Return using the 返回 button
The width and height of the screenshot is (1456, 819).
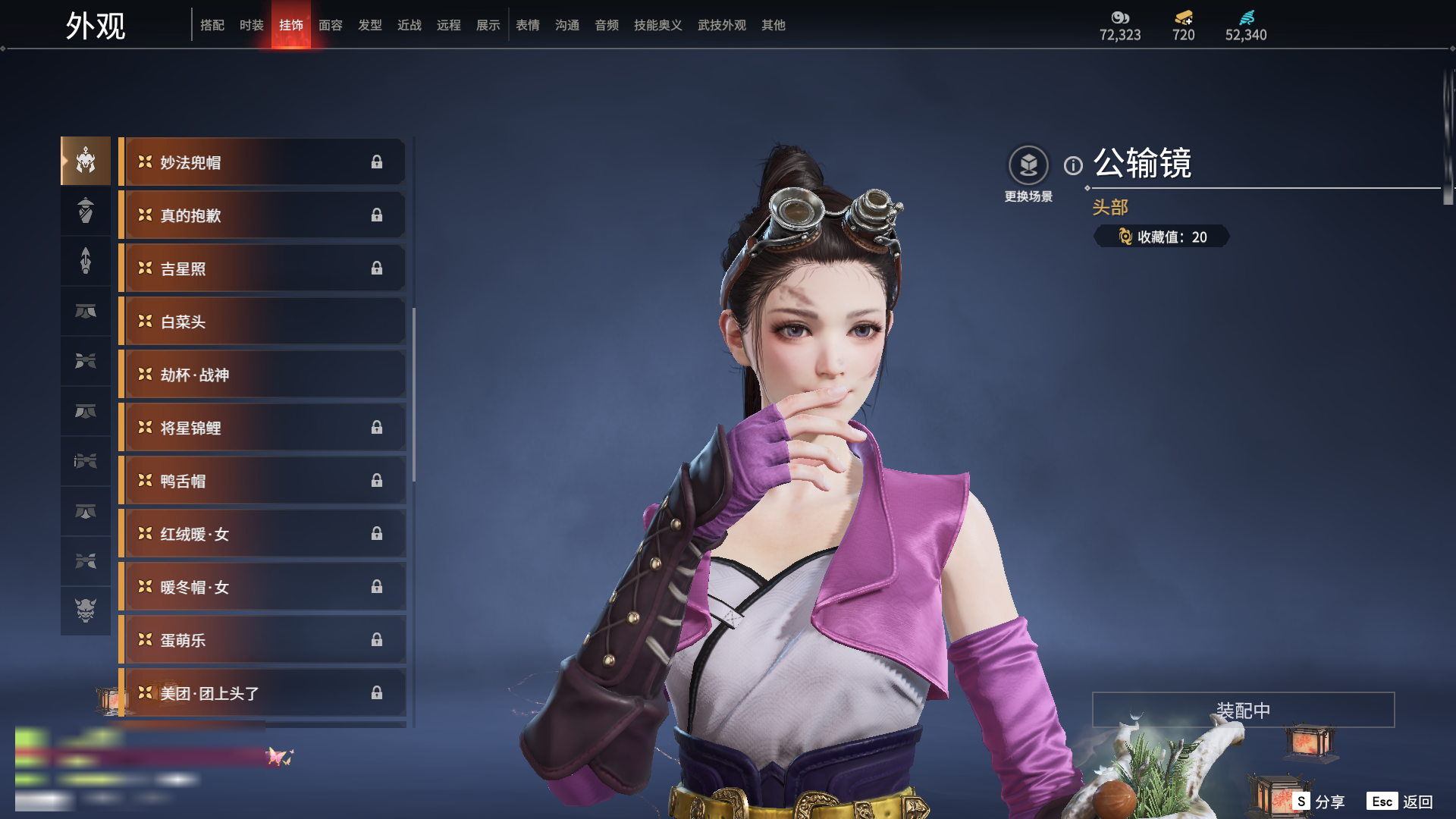(x=1401, y=802)
